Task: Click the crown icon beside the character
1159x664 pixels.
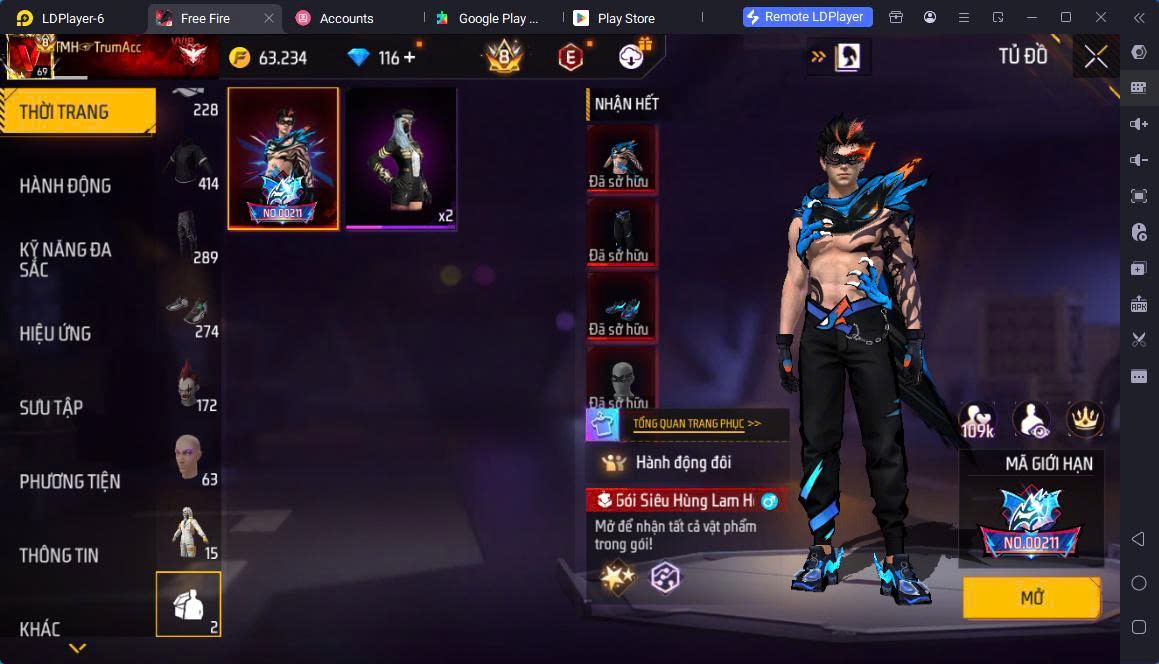Action: 1085,420
